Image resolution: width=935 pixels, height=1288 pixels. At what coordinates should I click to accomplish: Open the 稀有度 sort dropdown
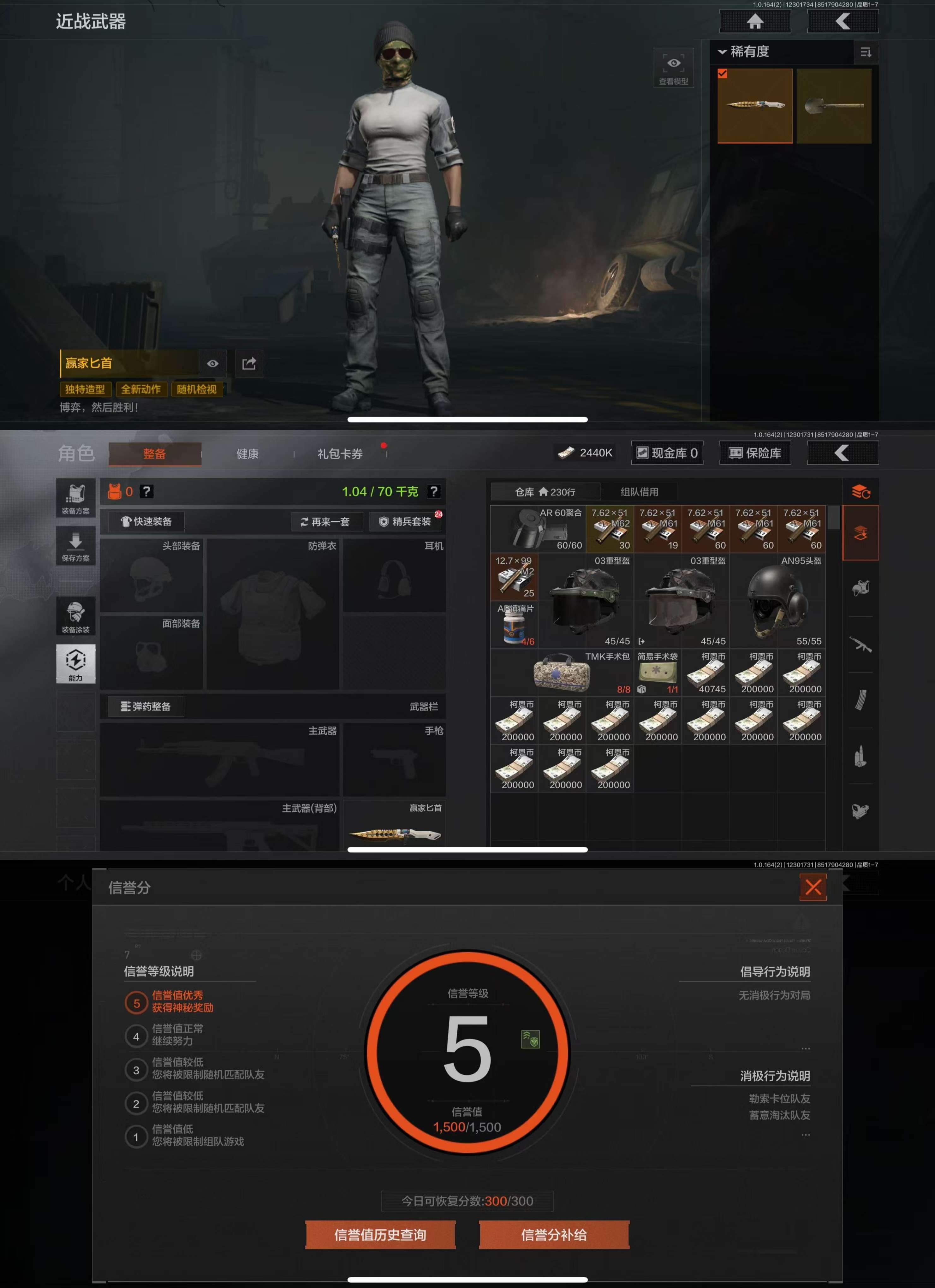tap(744, 52)
